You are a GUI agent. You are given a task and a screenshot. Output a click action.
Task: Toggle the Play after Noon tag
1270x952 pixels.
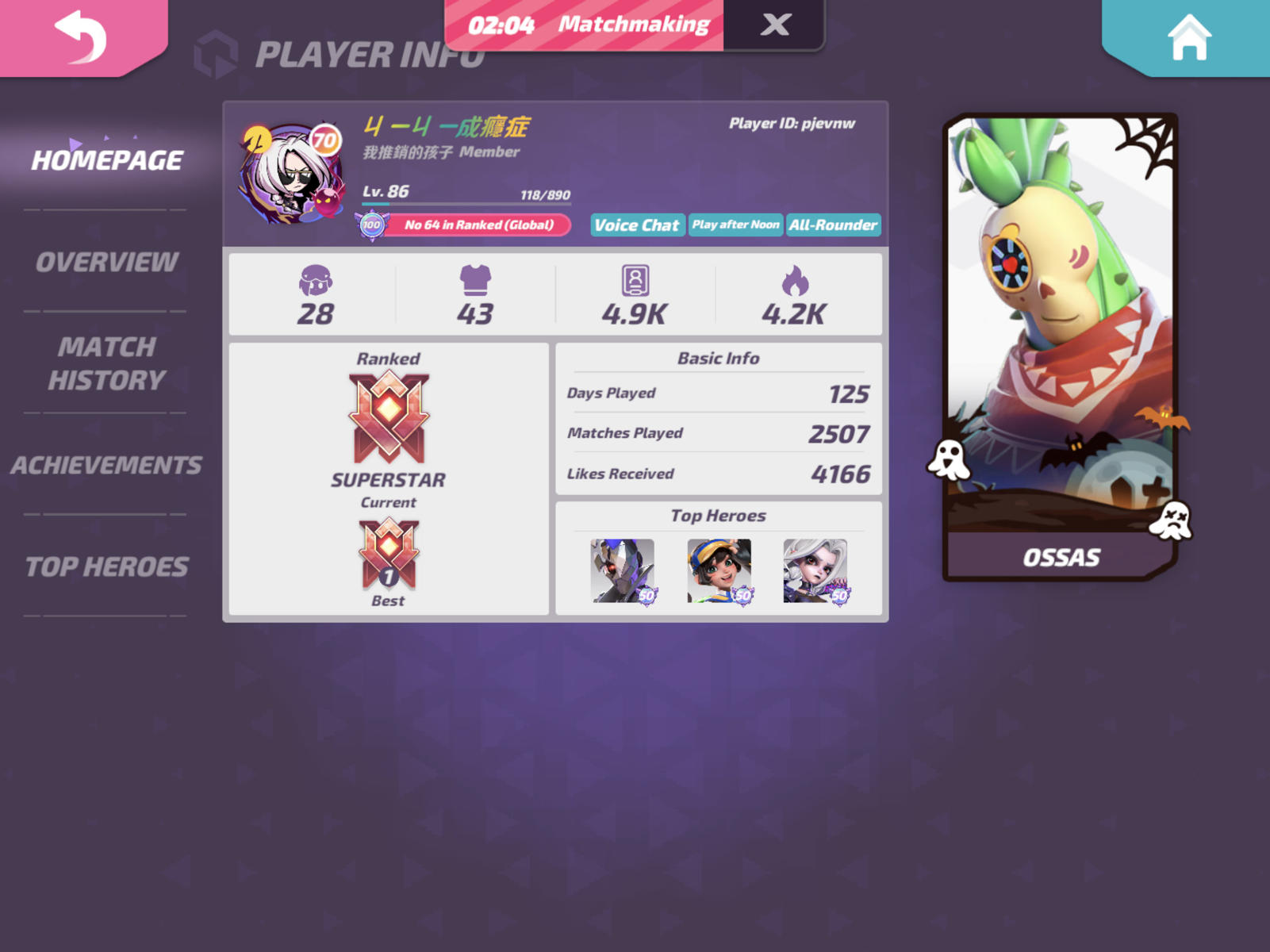tap(735, 225)
